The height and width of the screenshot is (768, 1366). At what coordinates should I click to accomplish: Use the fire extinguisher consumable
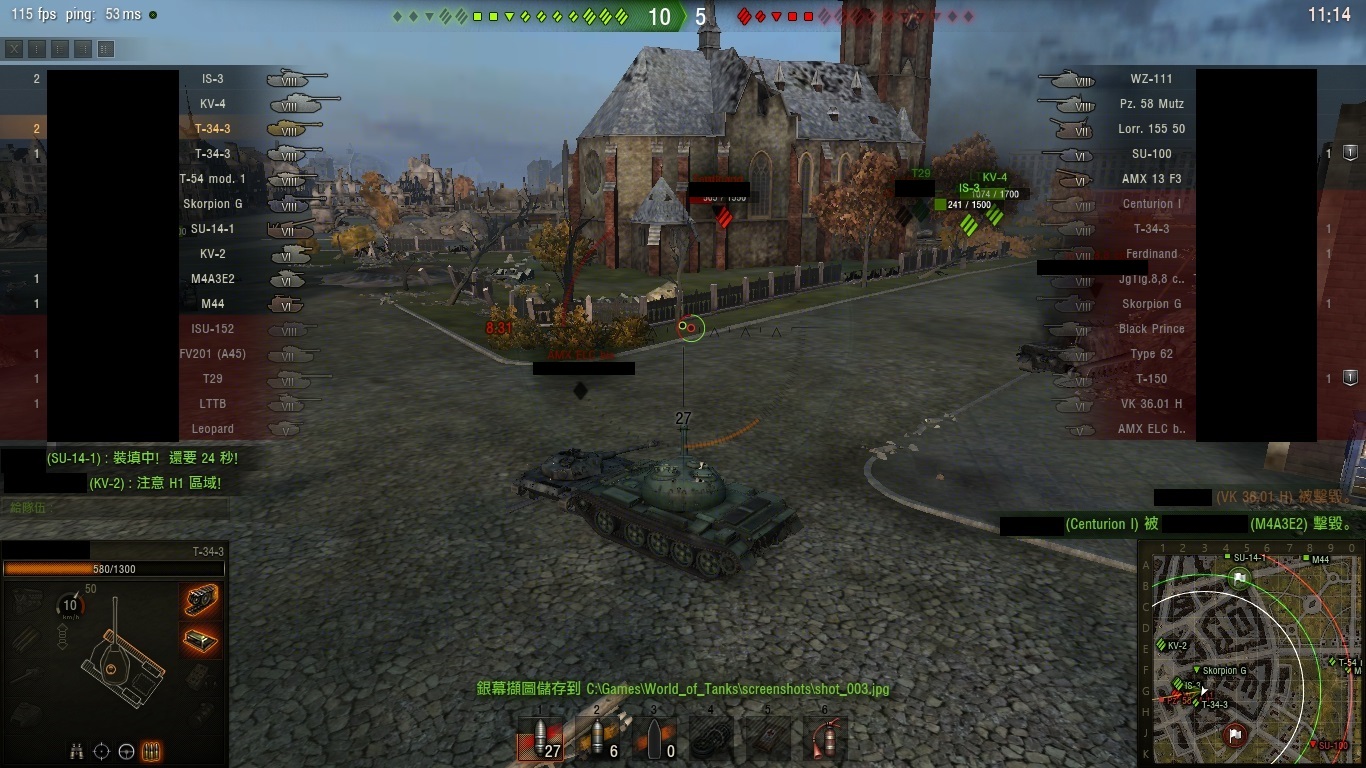pyautogui.click(x=825, y=740)
